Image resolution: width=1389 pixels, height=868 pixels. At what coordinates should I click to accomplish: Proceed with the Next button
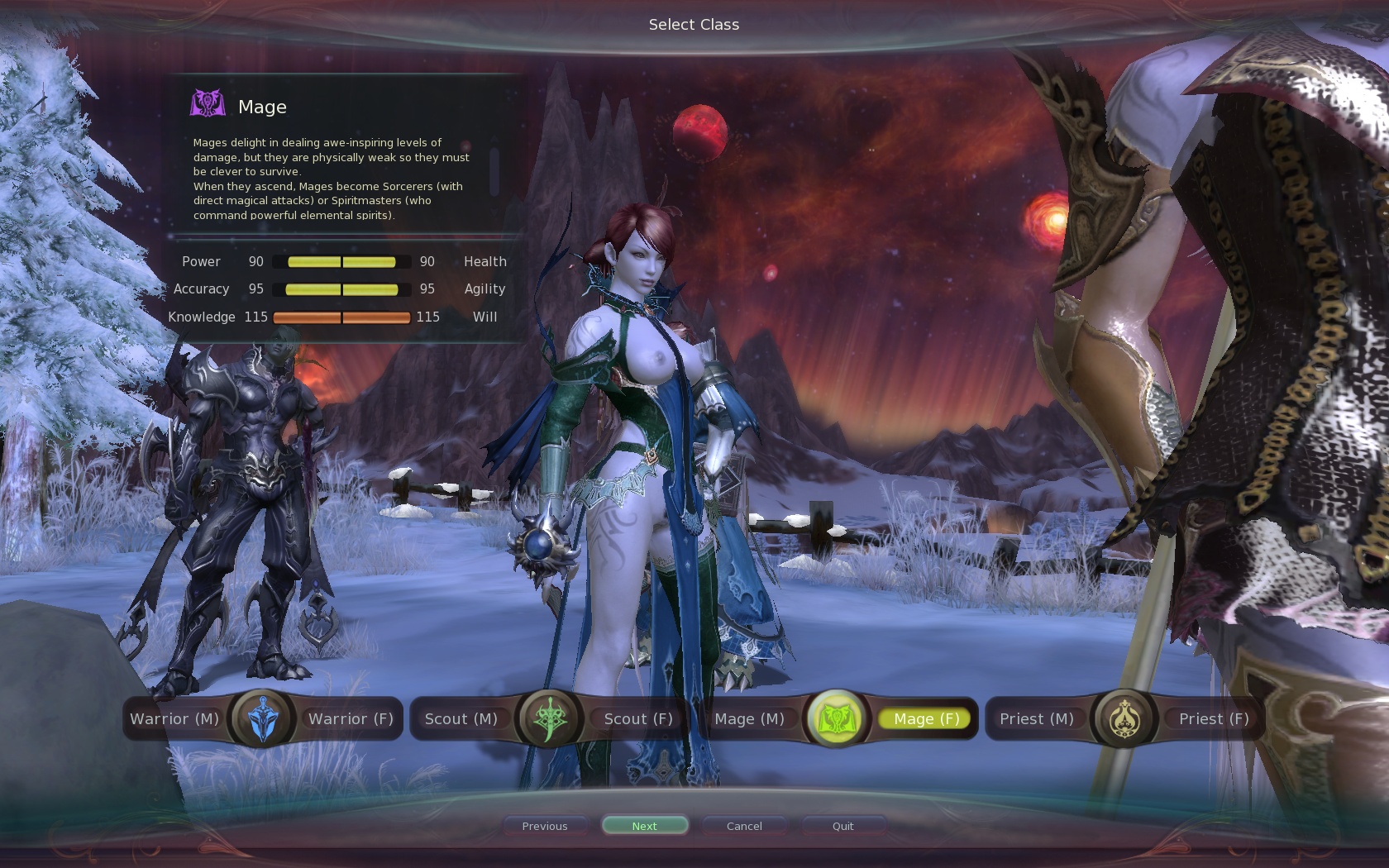click(x=644, y=826)
